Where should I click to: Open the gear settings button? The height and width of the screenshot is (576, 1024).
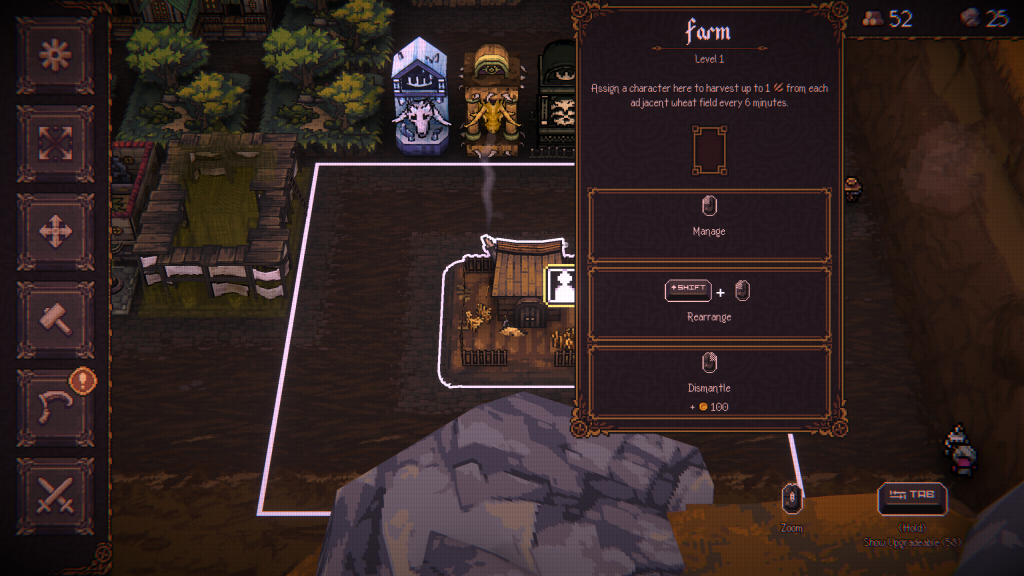click(x=55, y=55)
